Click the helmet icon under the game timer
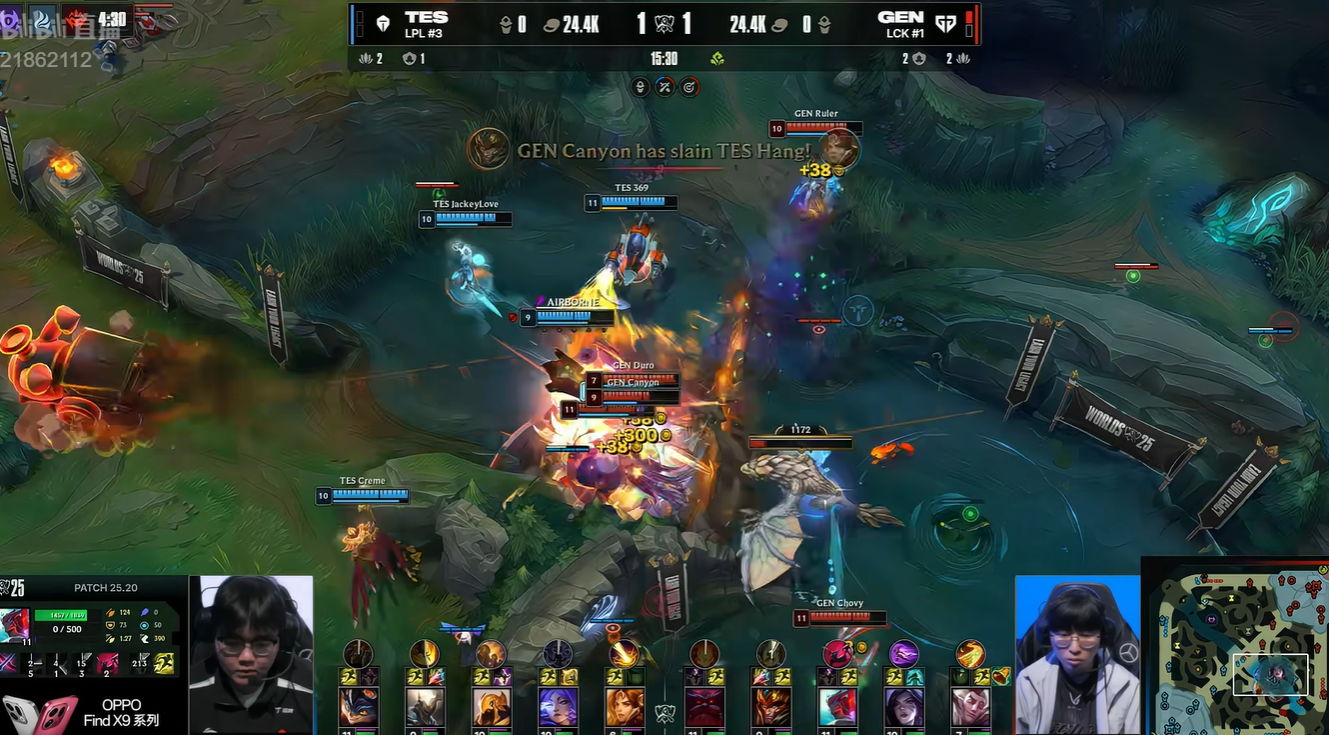This screenshot has width=1329, height=735. coord(641,87)
